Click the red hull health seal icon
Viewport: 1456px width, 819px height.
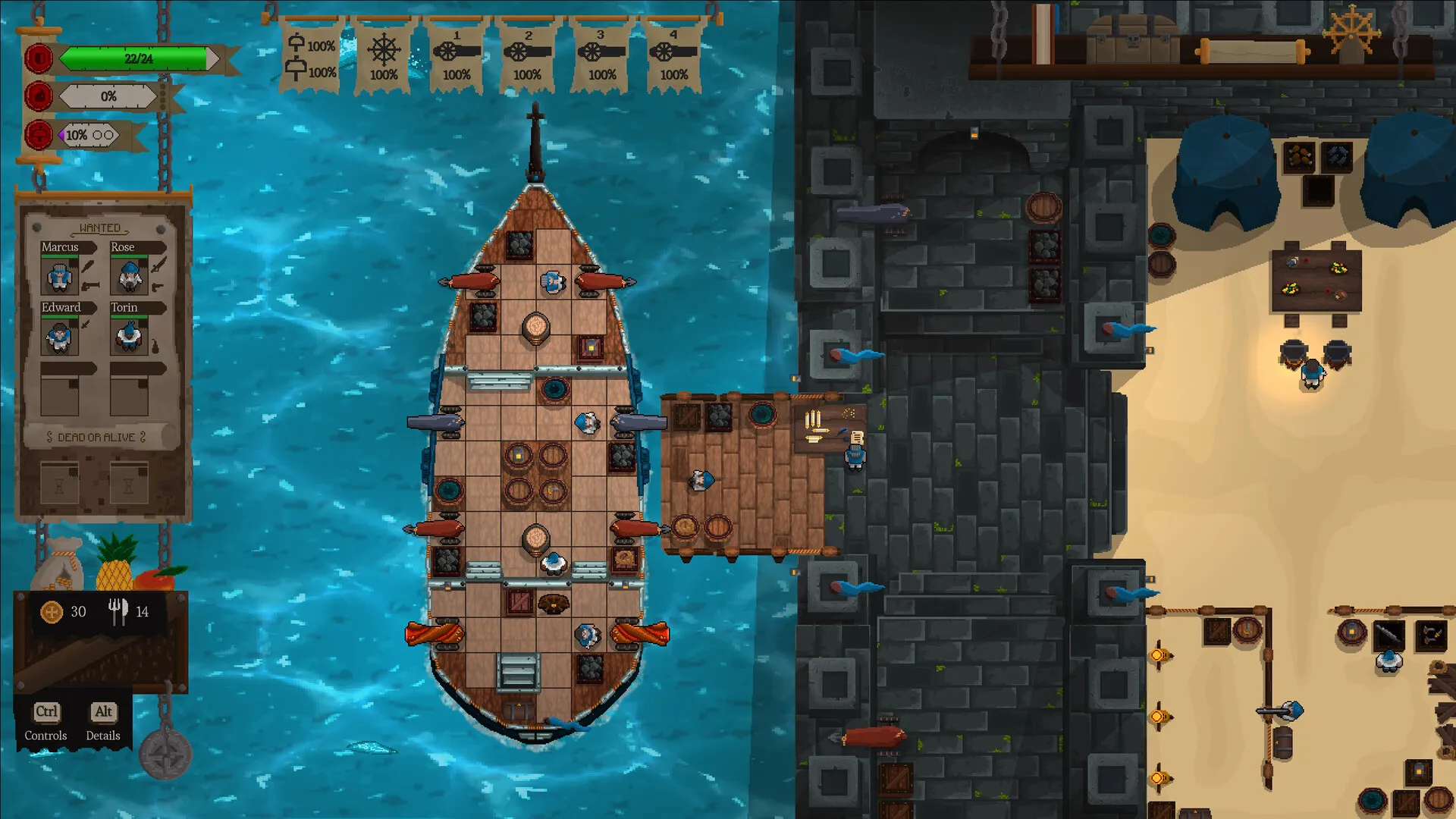click(39, 57)
